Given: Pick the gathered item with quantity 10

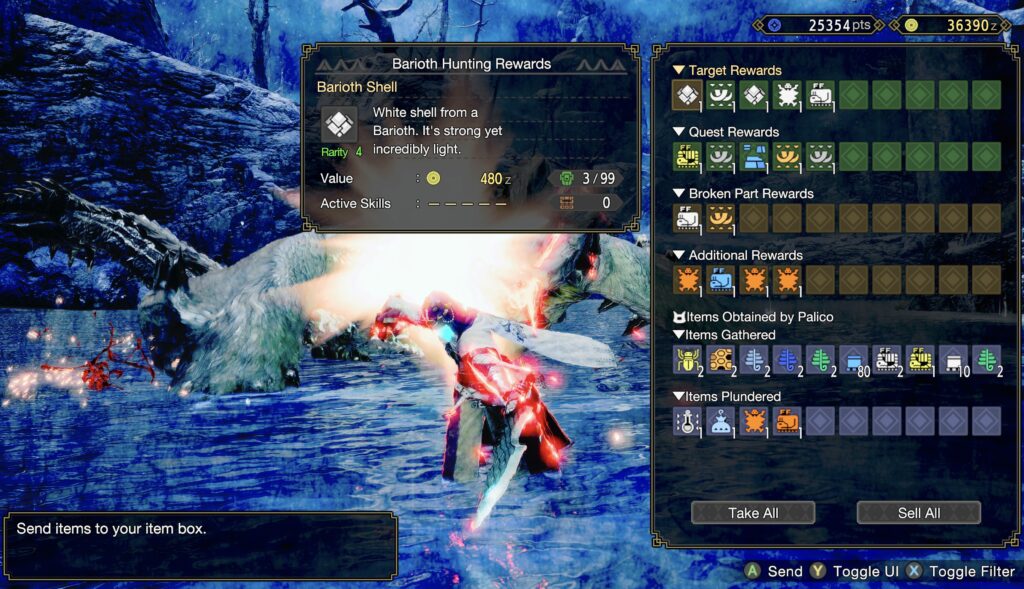Looking at the screenshot, I should (953, 359).
